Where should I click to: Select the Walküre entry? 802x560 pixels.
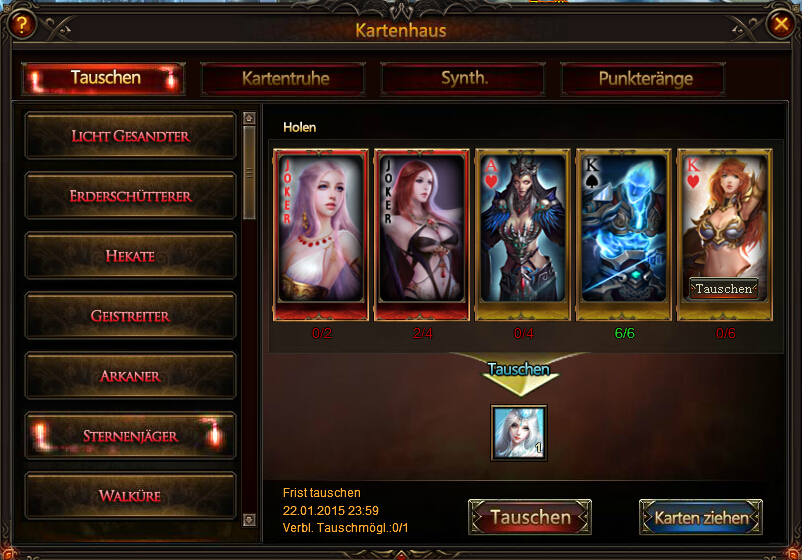click(x=130, y=496)
